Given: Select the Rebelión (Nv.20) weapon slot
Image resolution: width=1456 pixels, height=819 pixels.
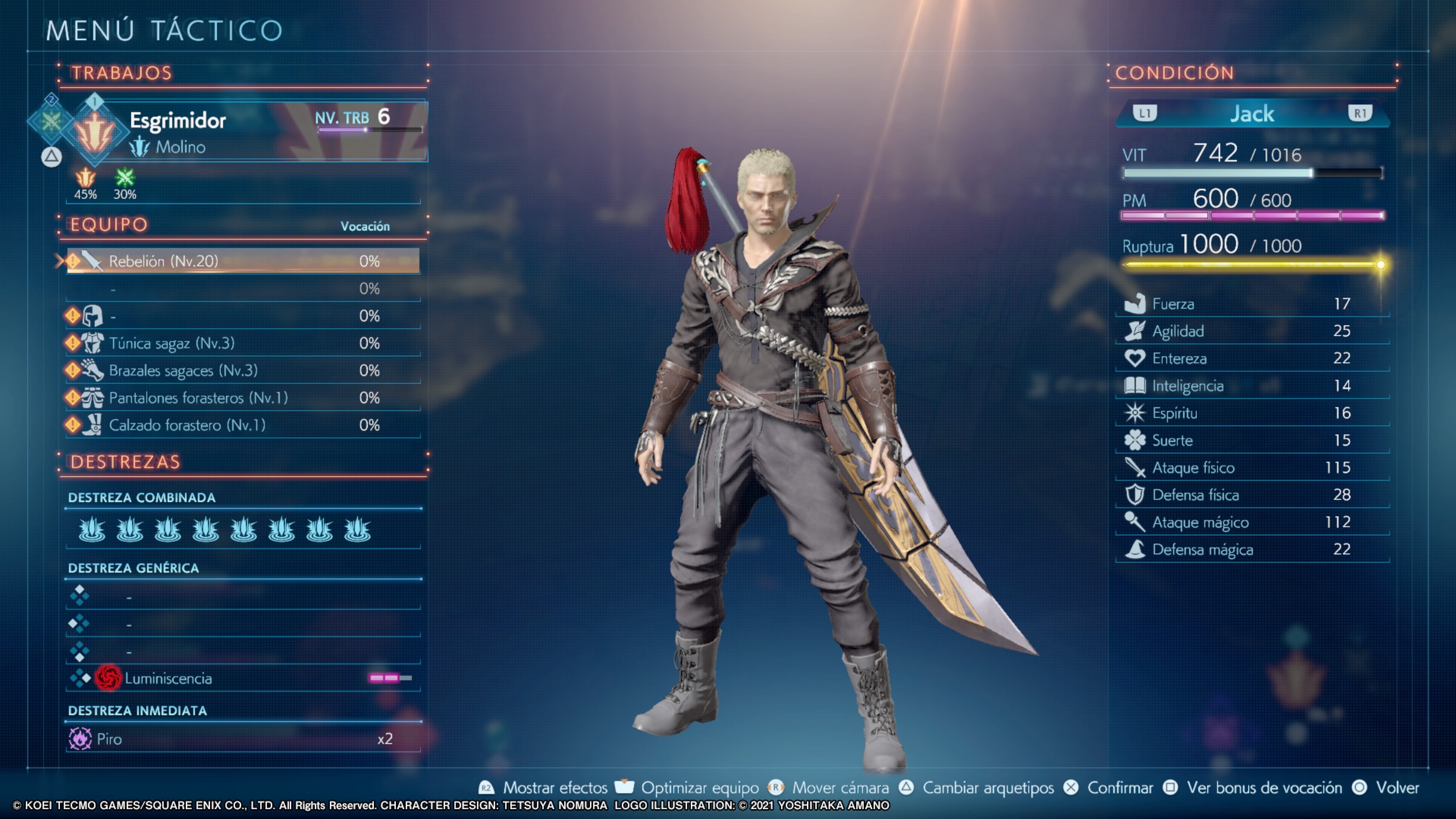Looking at the screenshot, I should (x=243, y=261).
